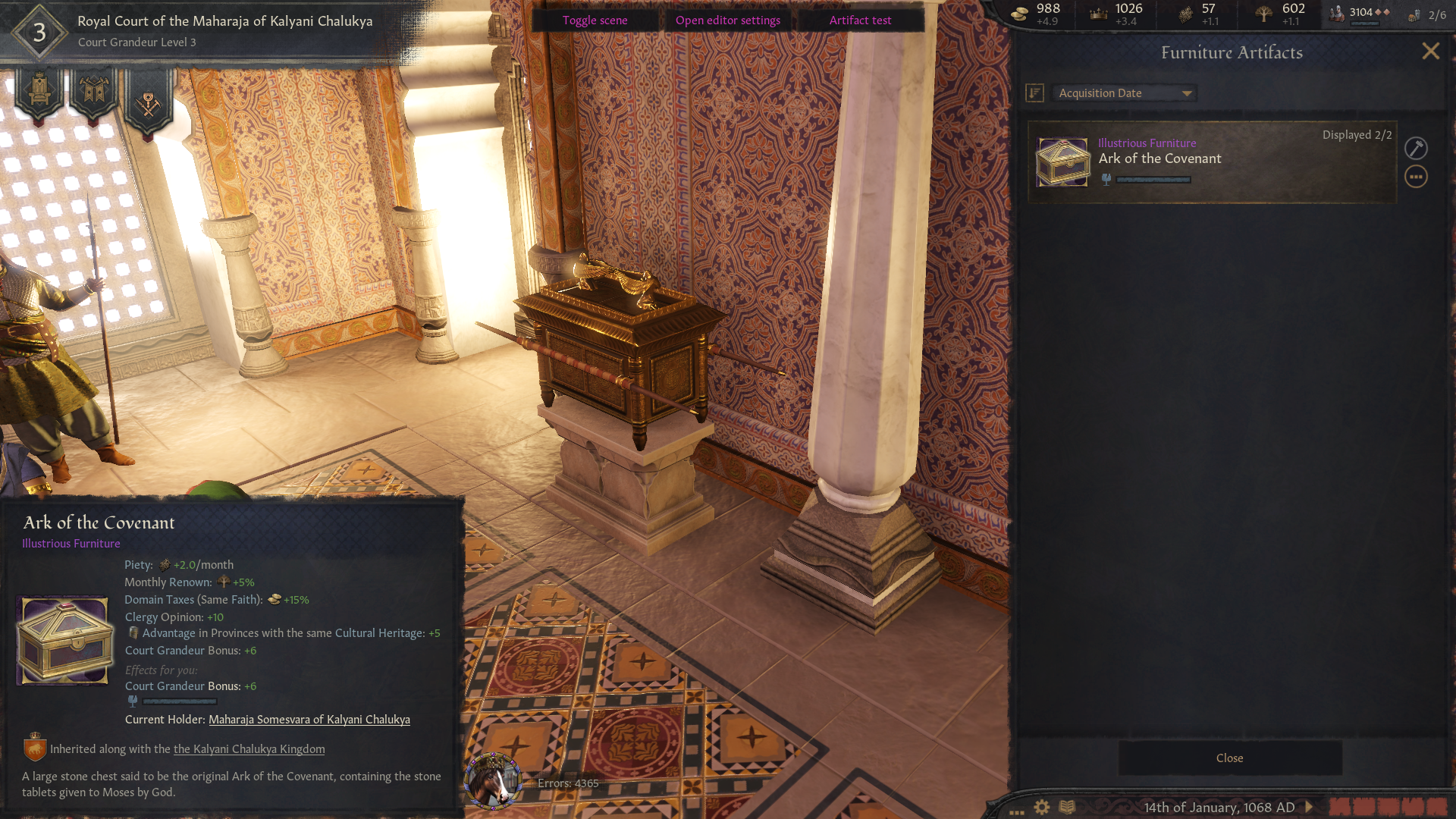Open the Maharaja Somesvara of Kalyani Chalukya link
The image size is (1456, 819).
pyautogui.click(x=309, y=719)
